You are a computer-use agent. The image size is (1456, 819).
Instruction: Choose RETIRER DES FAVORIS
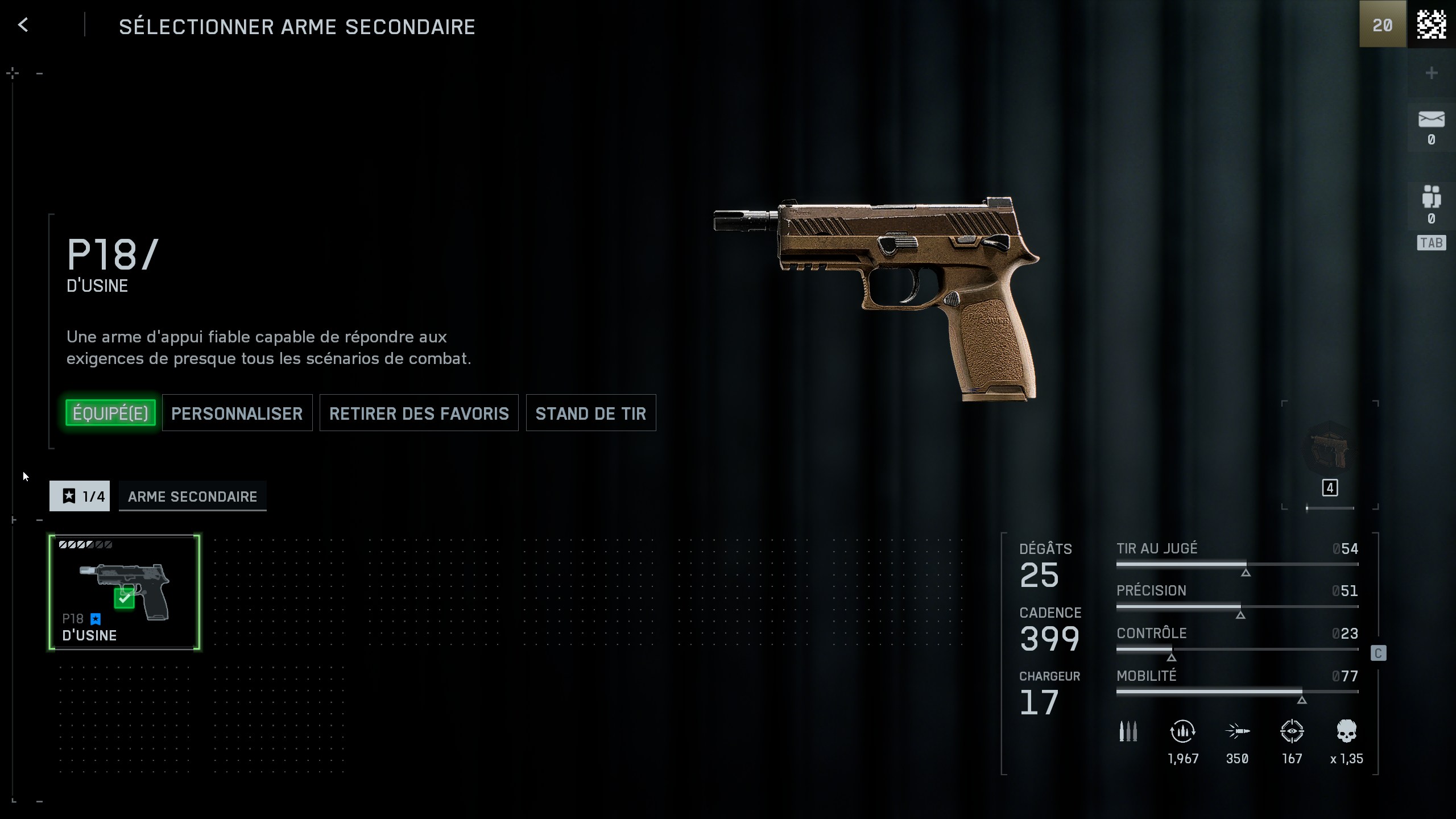tap(419, 413)
